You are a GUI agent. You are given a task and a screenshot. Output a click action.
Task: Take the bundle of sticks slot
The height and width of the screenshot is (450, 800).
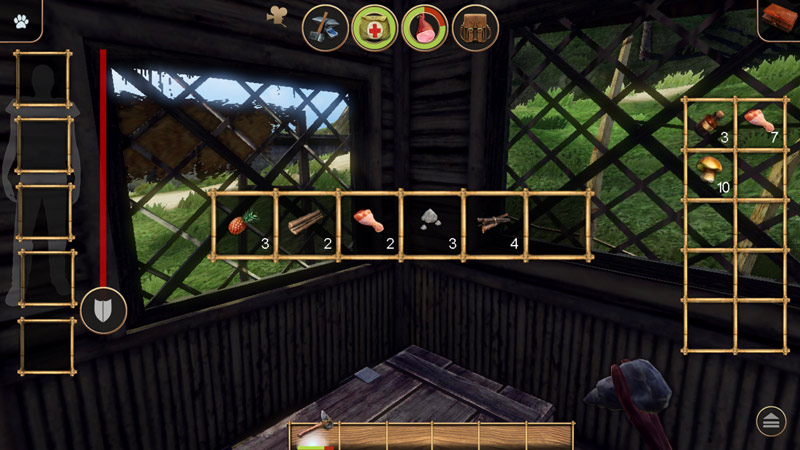[x=495, y=225]
